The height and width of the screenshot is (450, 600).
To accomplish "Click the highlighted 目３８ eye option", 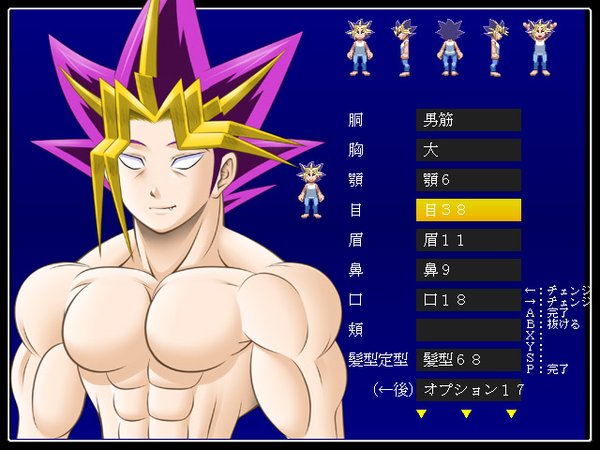I will pos(468,210).
